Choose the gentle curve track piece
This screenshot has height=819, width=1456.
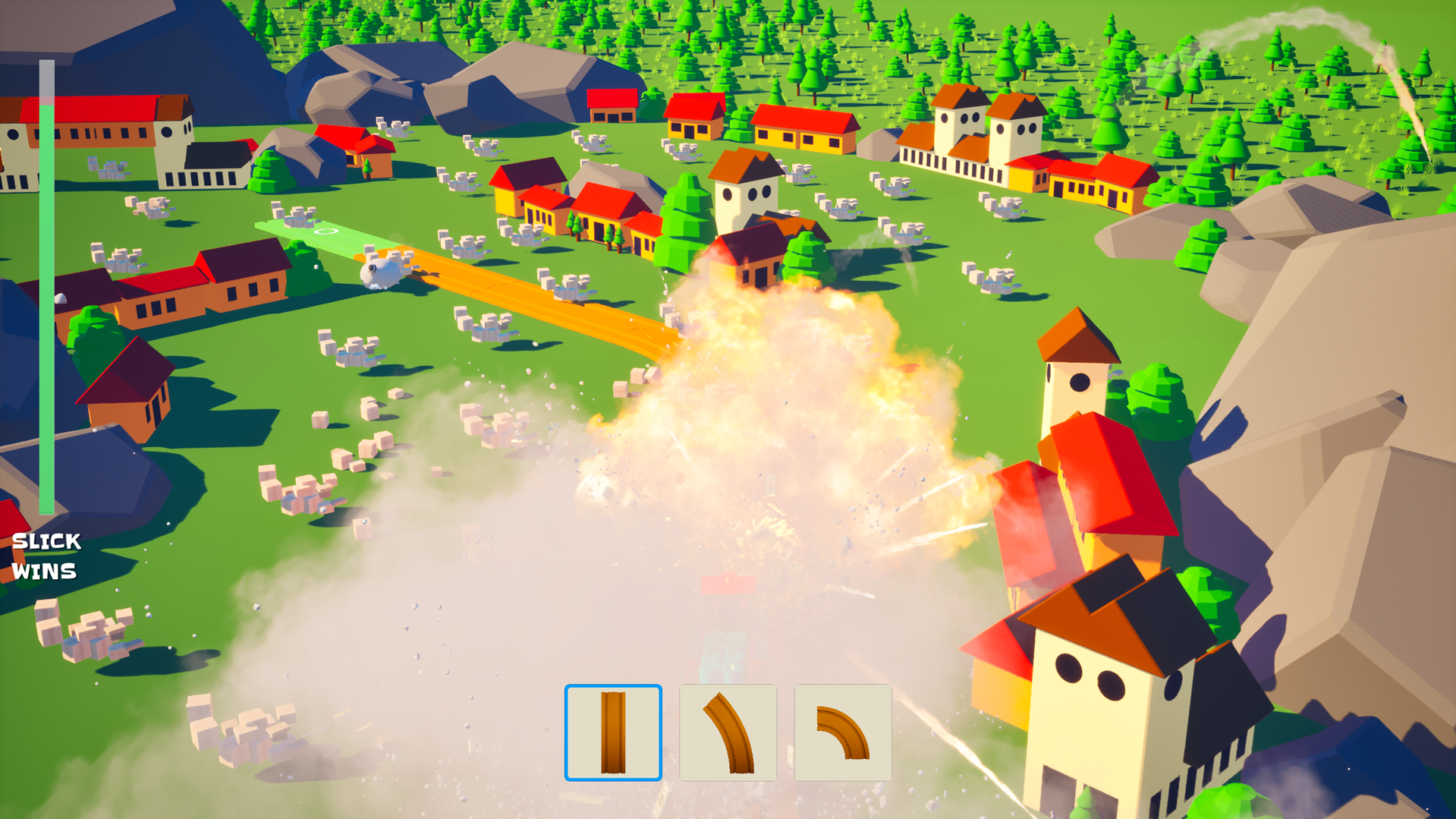[728, 732]
